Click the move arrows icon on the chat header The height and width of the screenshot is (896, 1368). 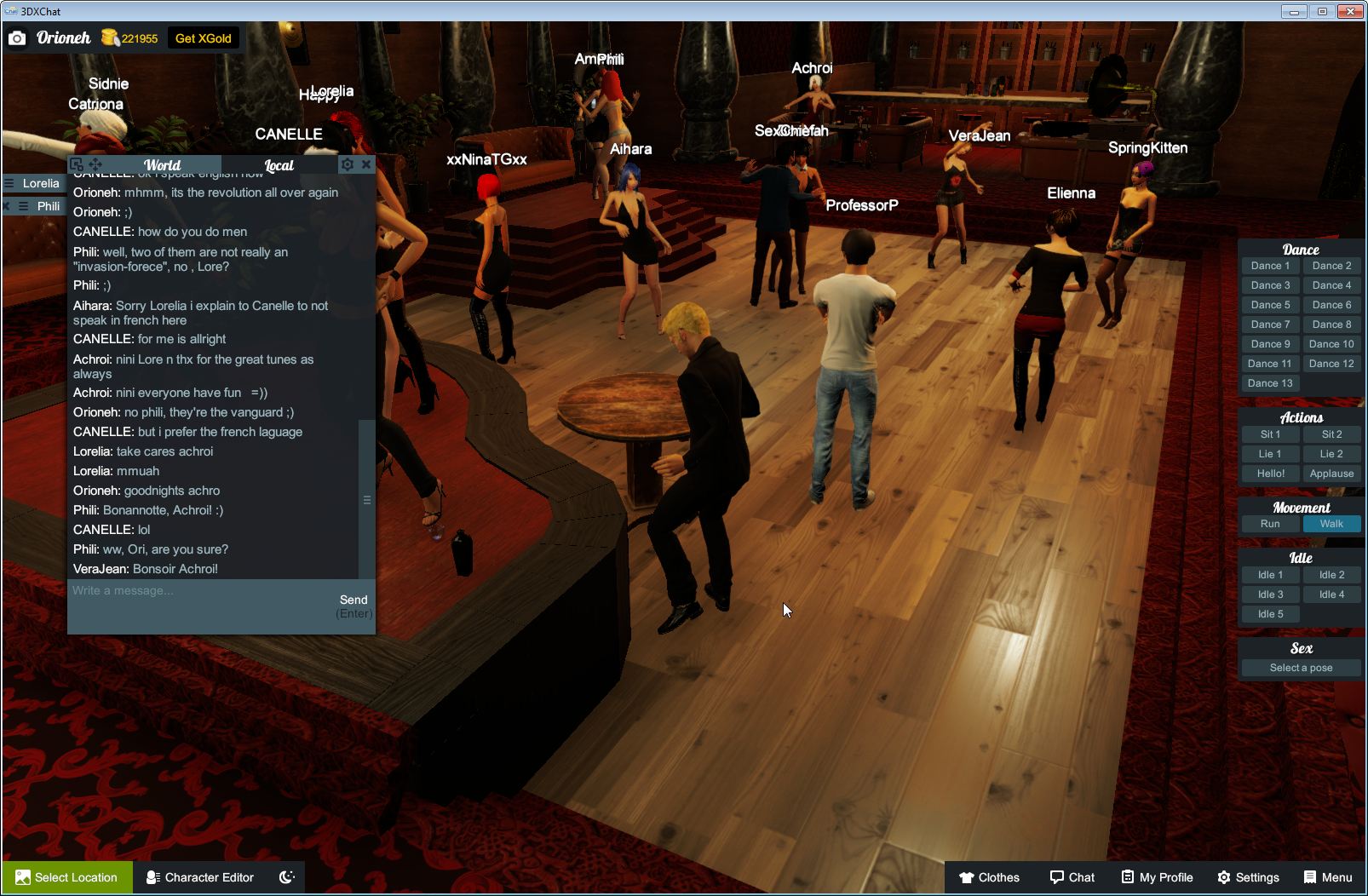[x=96, y=164]
